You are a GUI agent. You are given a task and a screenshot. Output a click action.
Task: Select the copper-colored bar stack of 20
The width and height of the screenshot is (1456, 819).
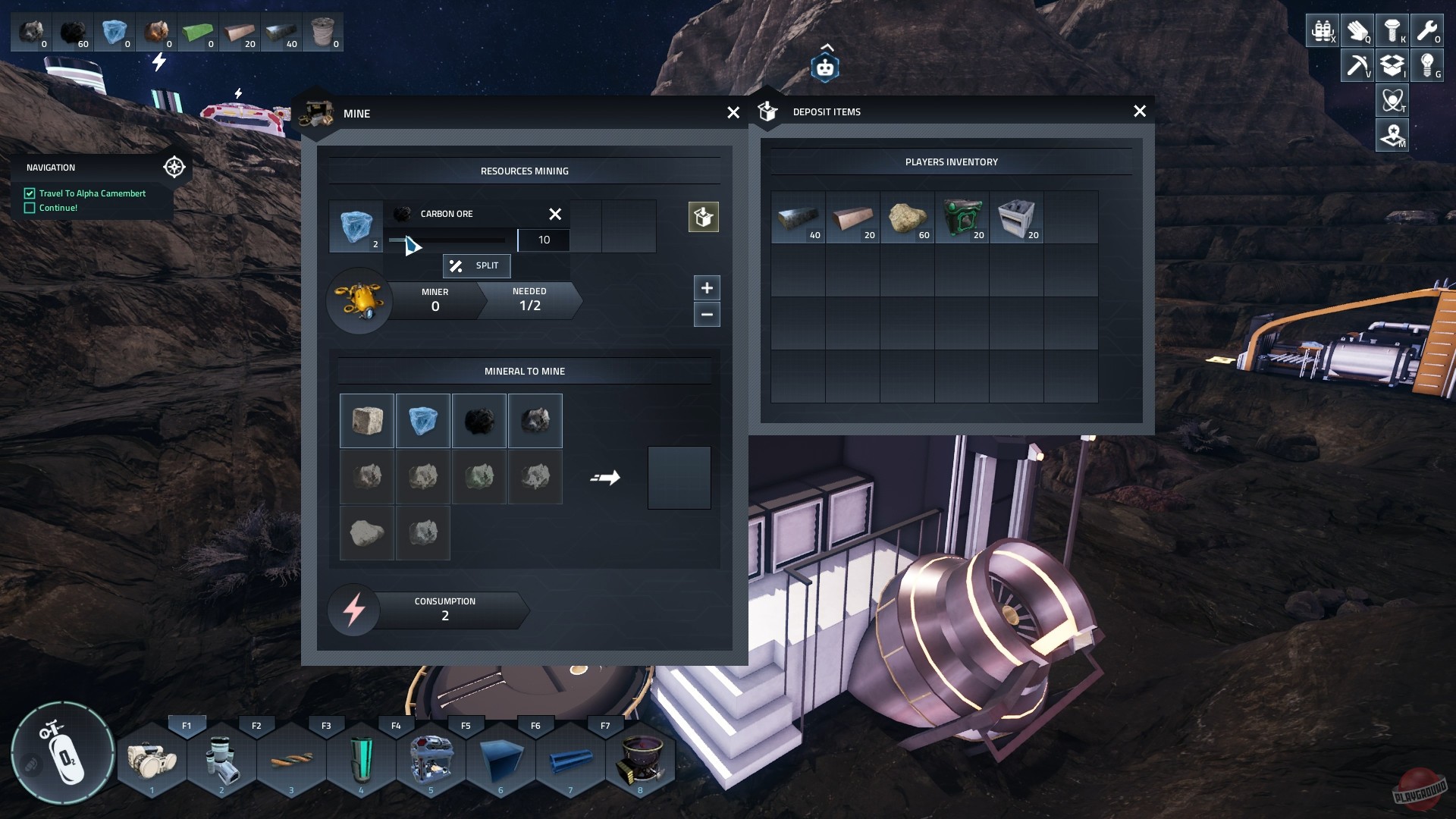tap(852, 218)
